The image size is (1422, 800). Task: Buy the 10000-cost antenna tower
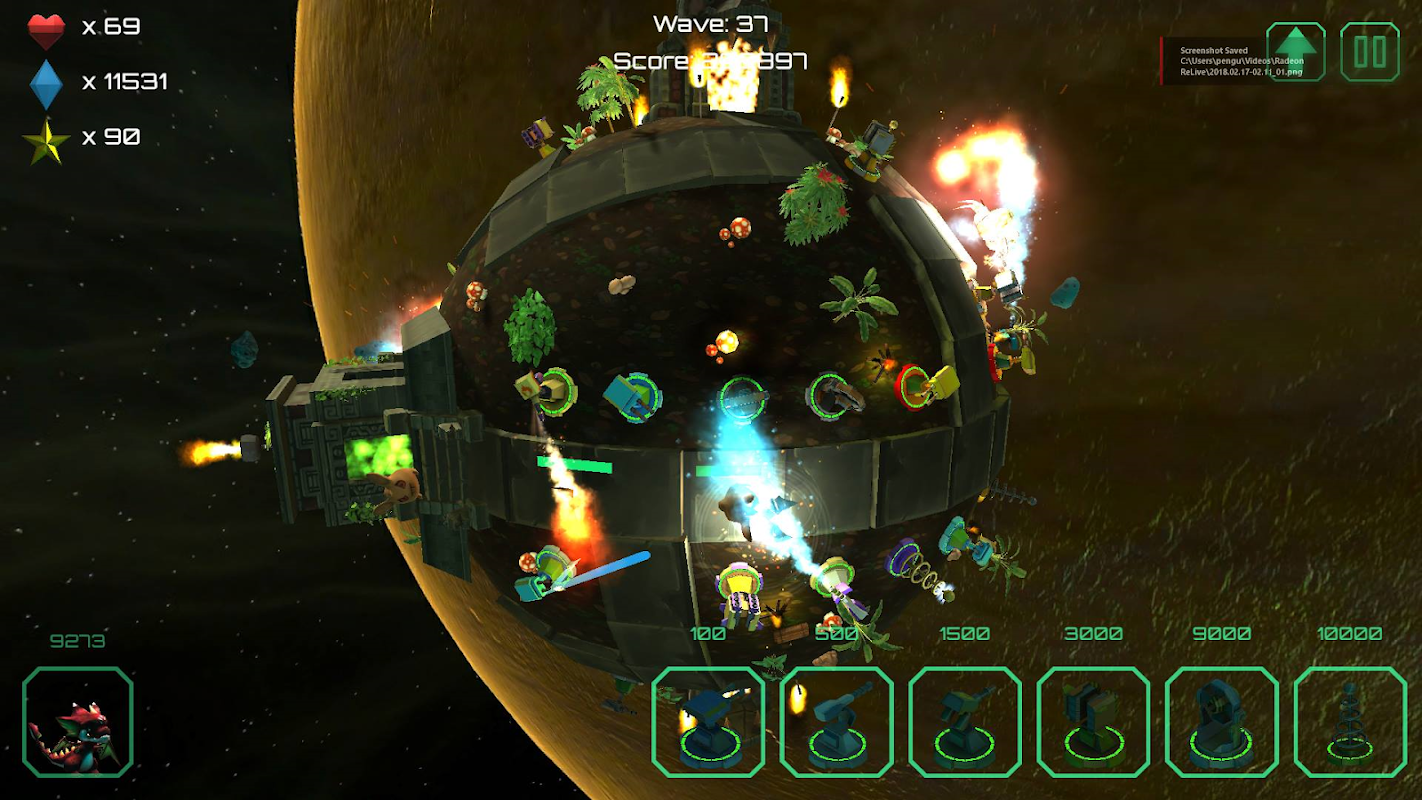[1350, 722]
